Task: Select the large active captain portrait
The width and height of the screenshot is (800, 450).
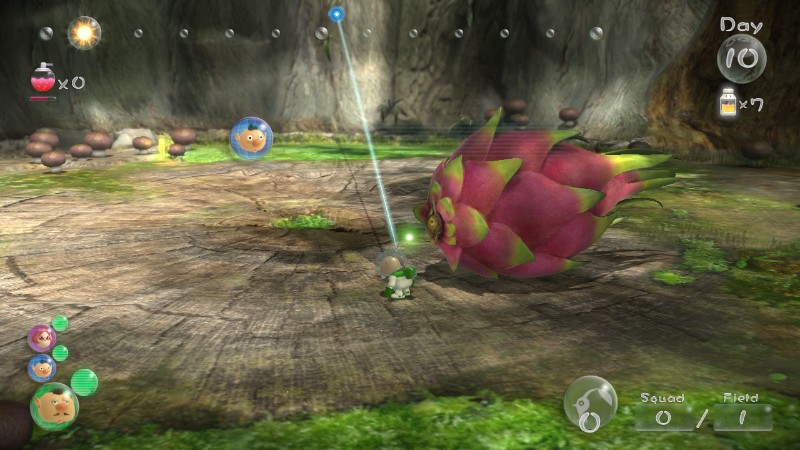Action: coord(53,406)
